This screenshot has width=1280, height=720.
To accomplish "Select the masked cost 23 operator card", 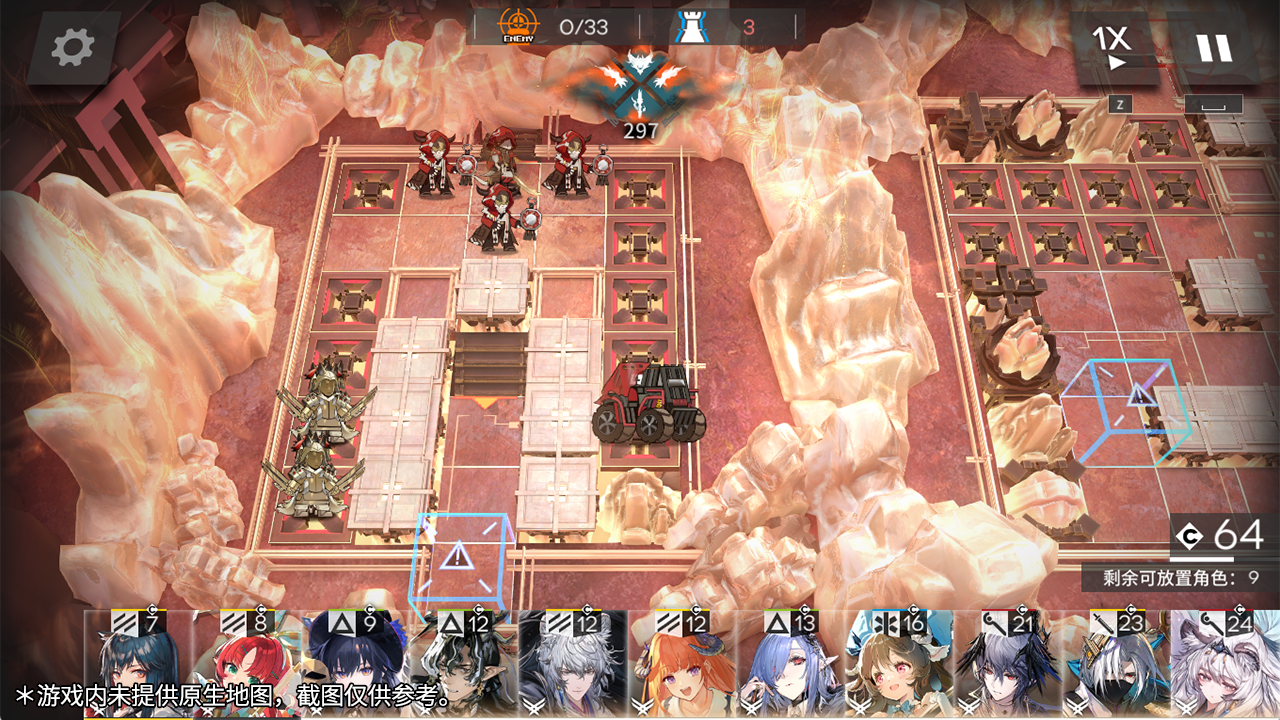I will point(1119,665).
